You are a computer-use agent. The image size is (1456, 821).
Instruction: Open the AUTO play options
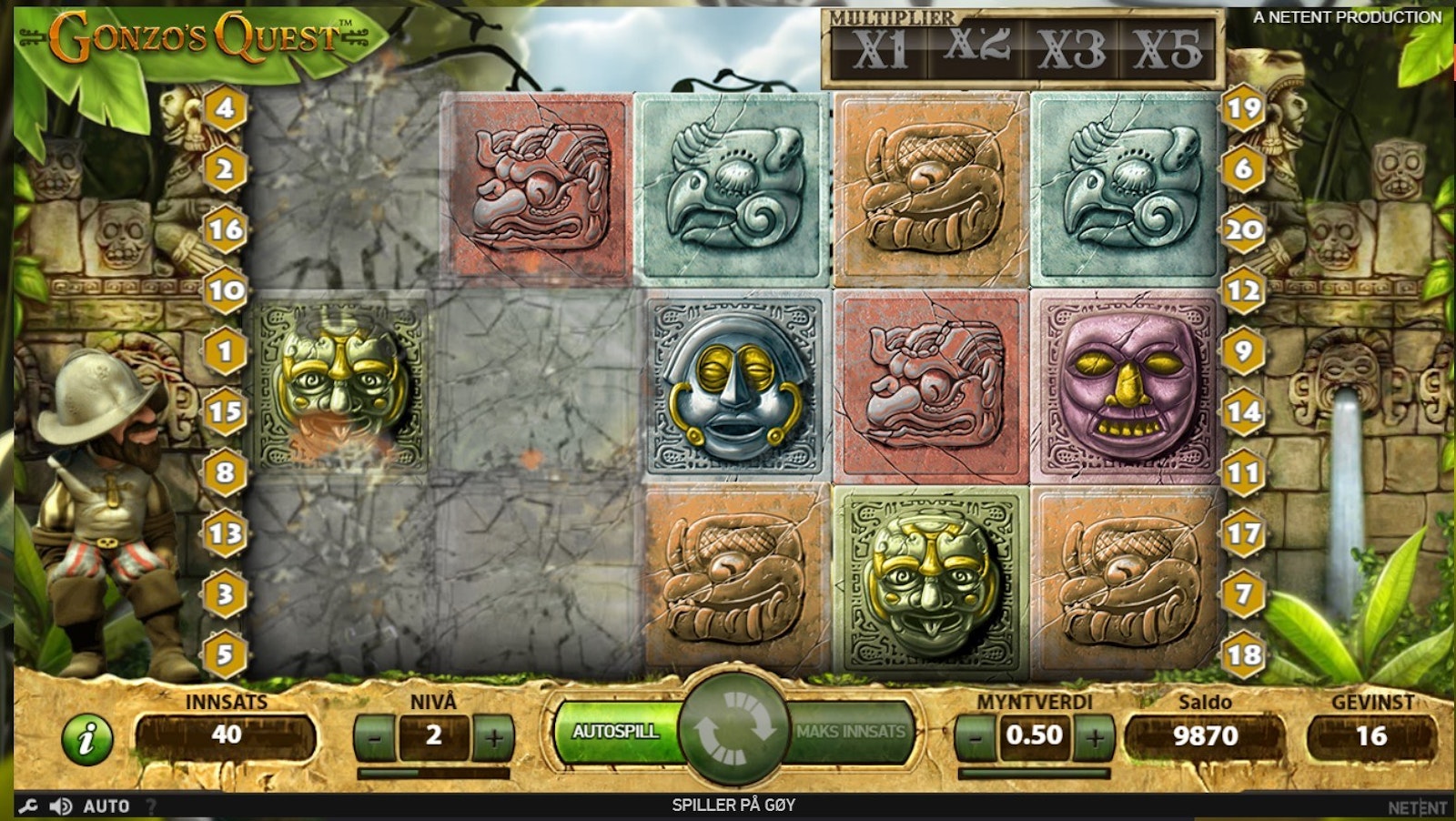coord(106,806)
